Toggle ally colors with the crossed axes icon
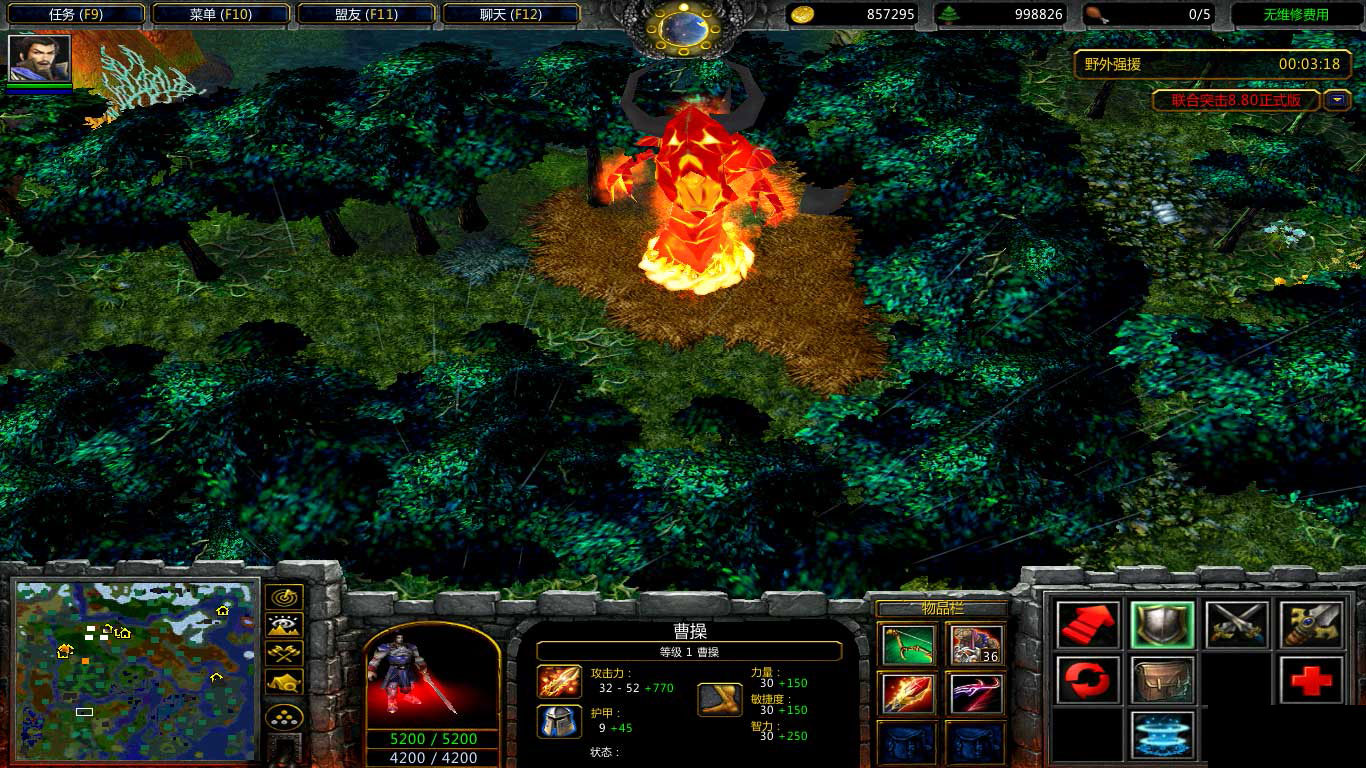The height and width of the screenshot is (768, 1366). (283, 653)
